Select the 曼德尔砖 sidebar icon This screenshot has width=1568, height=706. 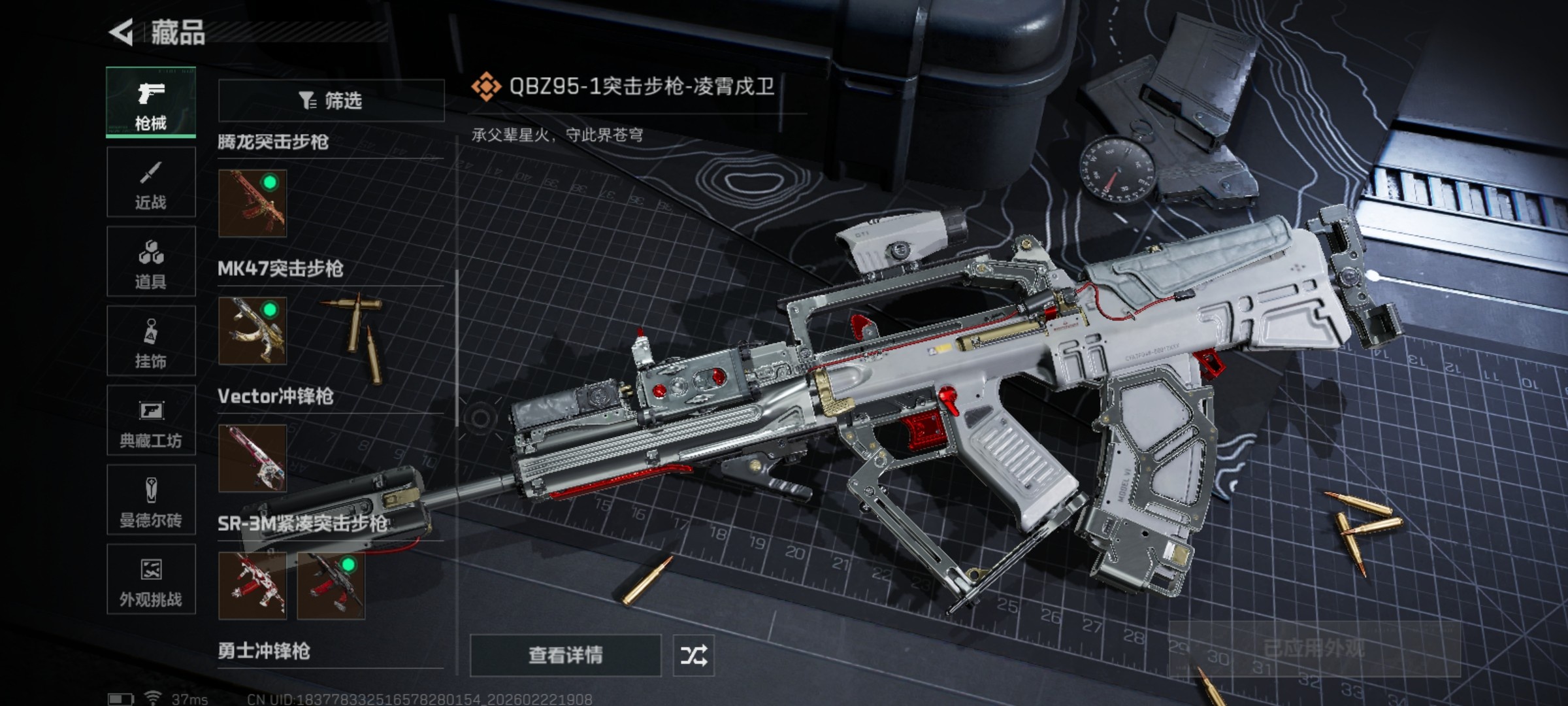point(151,500)
